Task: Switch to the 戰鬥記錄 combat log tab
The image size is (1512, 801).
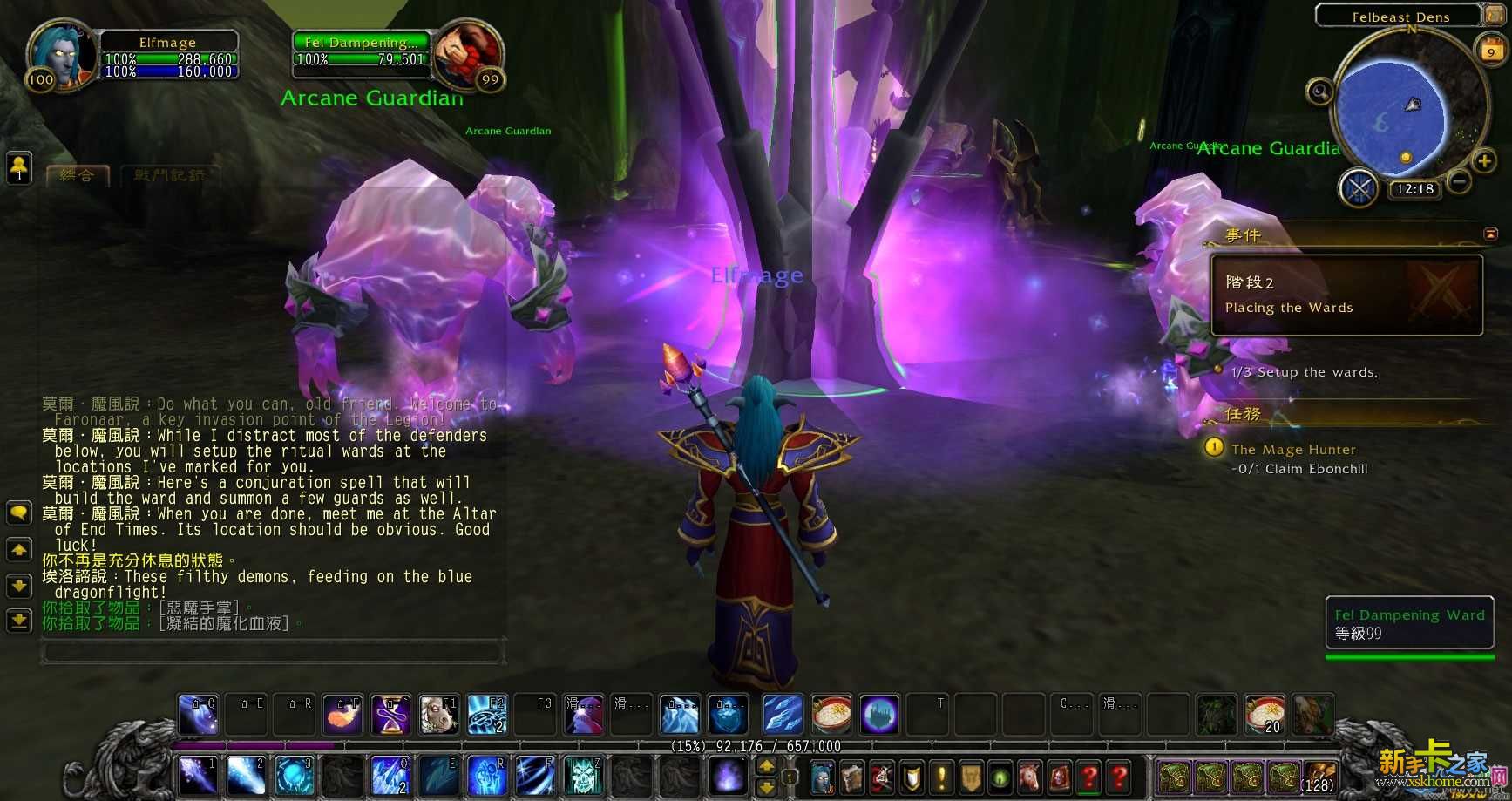Action: tap(169, 176)
